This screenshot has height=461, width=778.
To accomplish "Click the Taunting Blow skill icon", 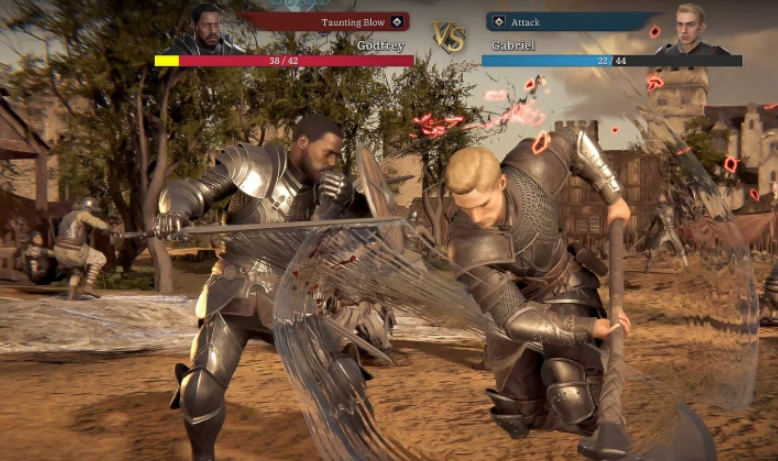I will coord(397,22).
